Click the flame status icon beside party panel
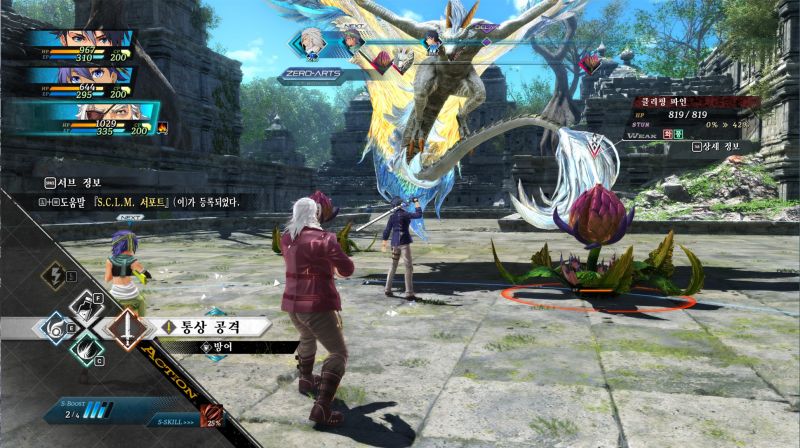 click(x=163, y=128)
